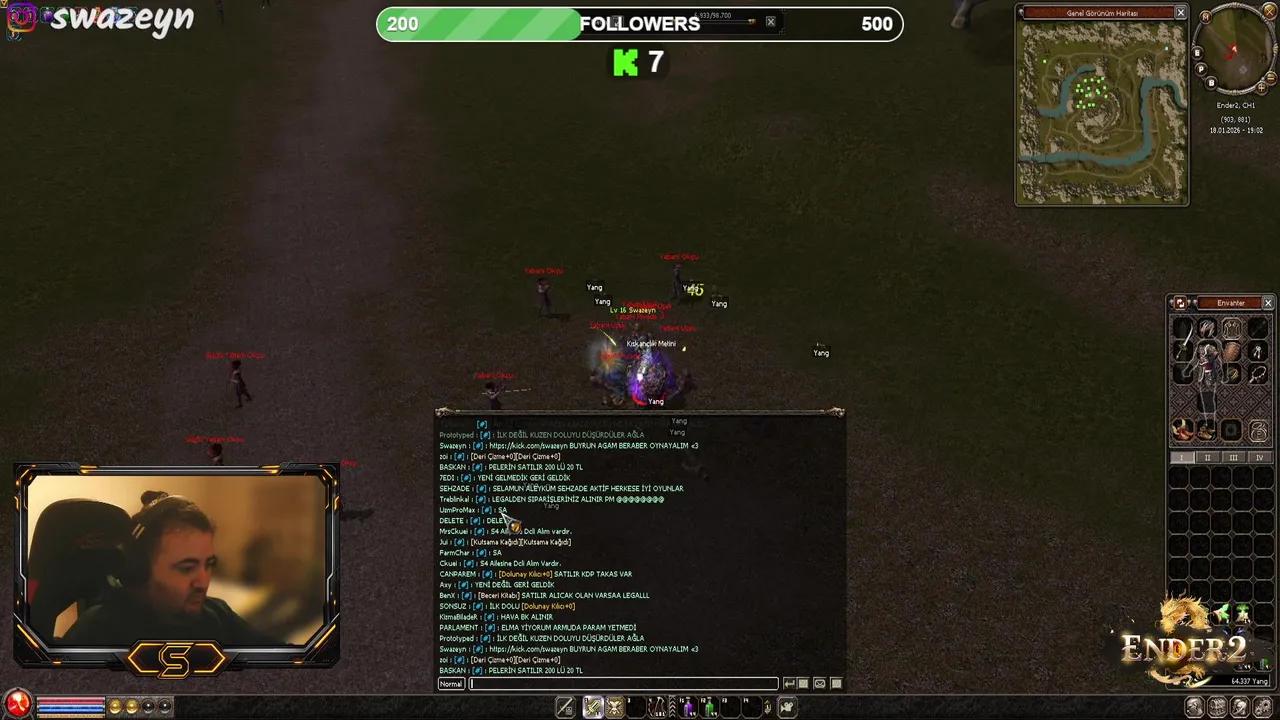Use the purple potion in slot F1
This screenshot has height=720, width=1280.
[x=689, y=706]
